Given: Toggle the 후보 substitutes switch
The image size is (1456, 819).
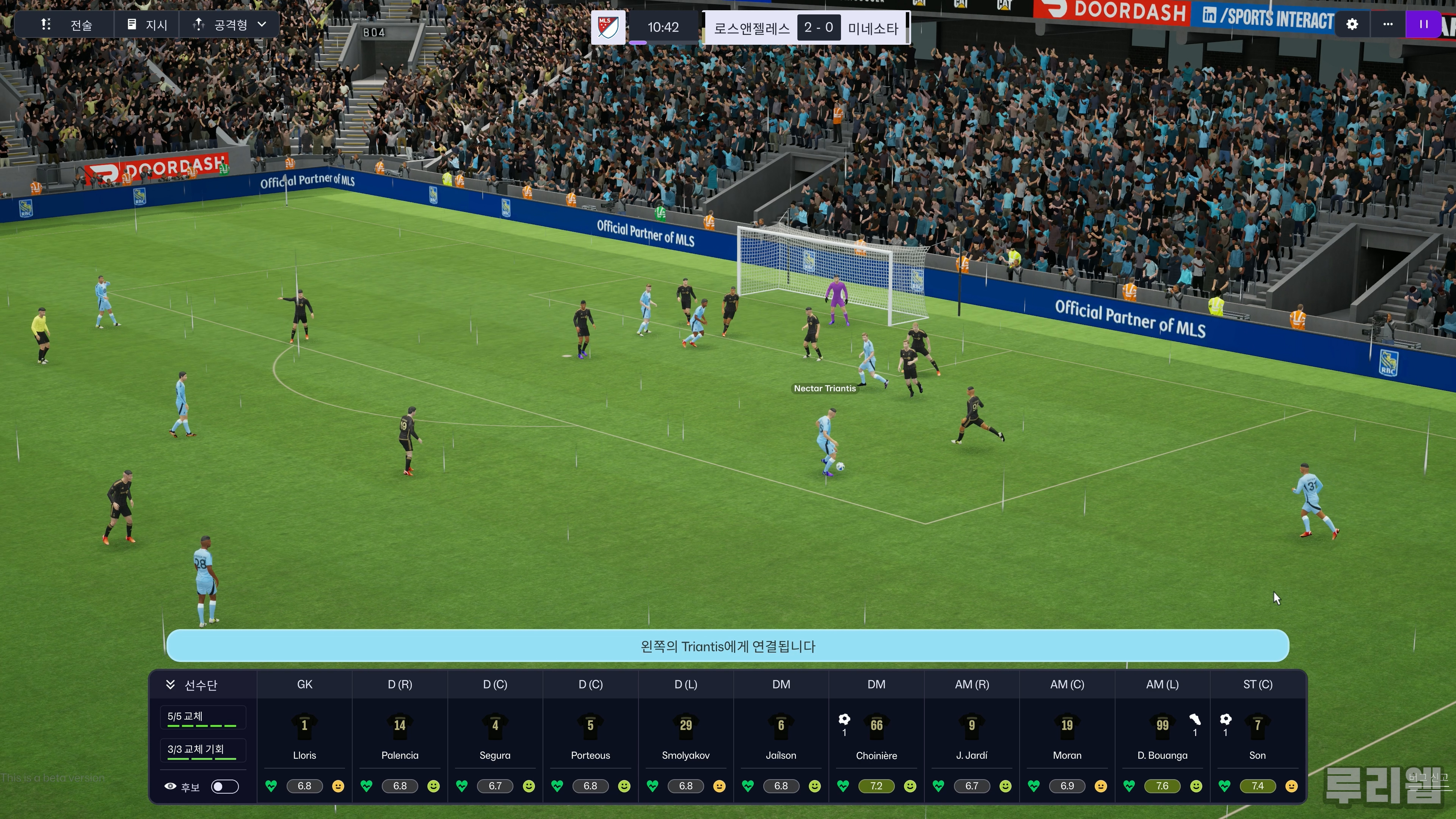Looking at the screenshot, I should (x=224, y=786).
